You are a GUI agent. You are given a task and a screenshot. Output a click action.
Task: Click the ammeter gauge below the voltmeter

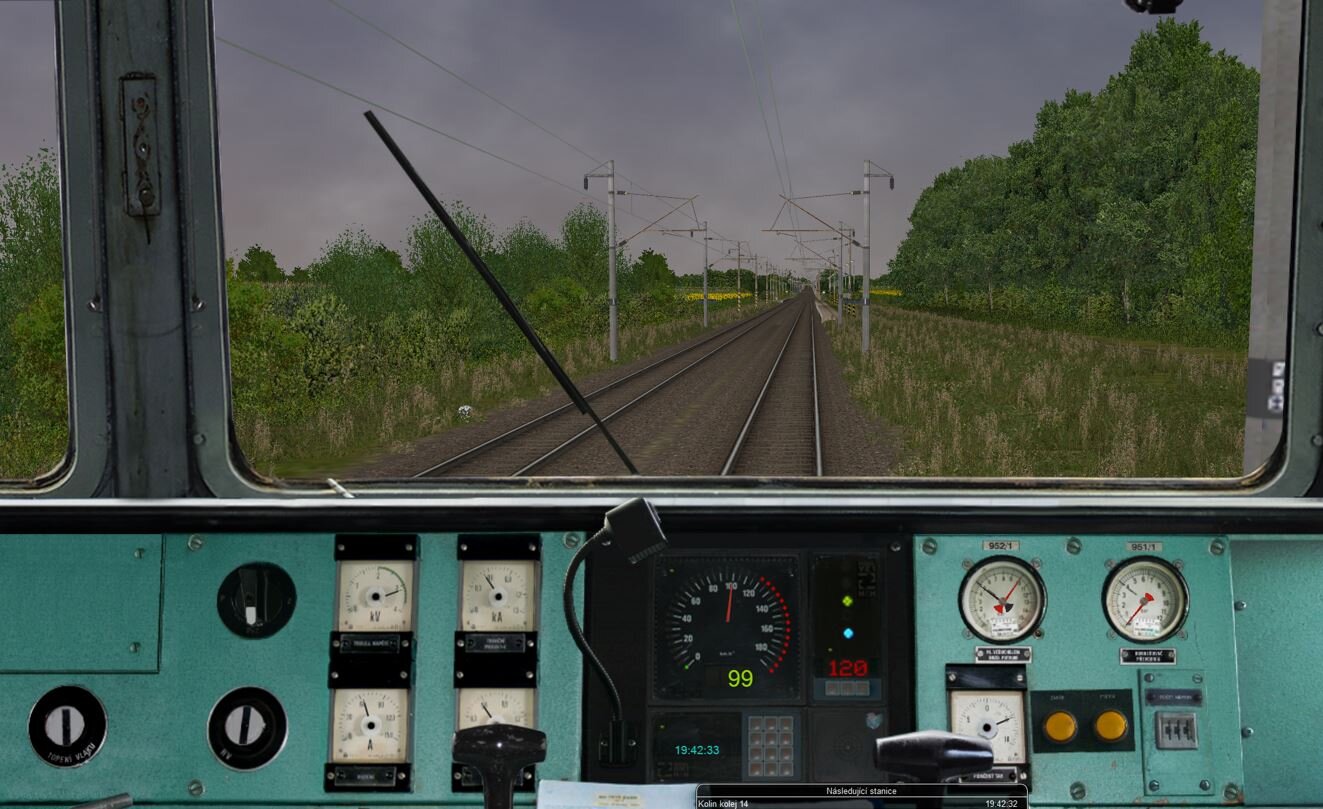(371, 725)
